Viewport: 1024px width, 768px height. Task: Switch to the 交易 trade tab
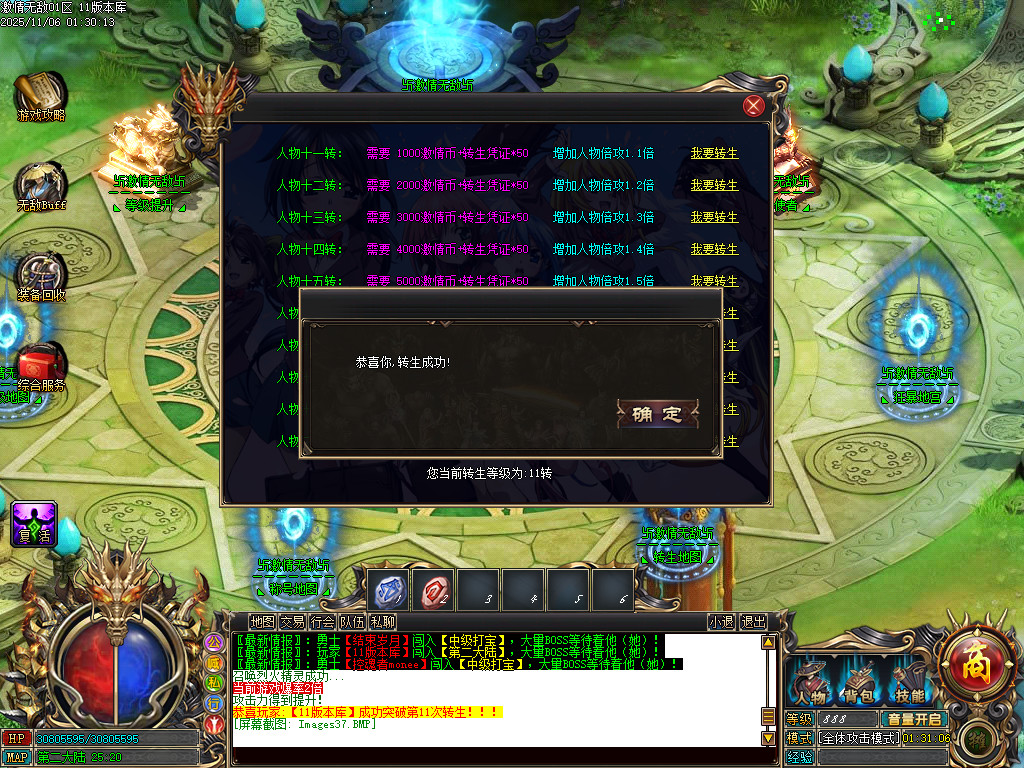click(x=292, y=622)
